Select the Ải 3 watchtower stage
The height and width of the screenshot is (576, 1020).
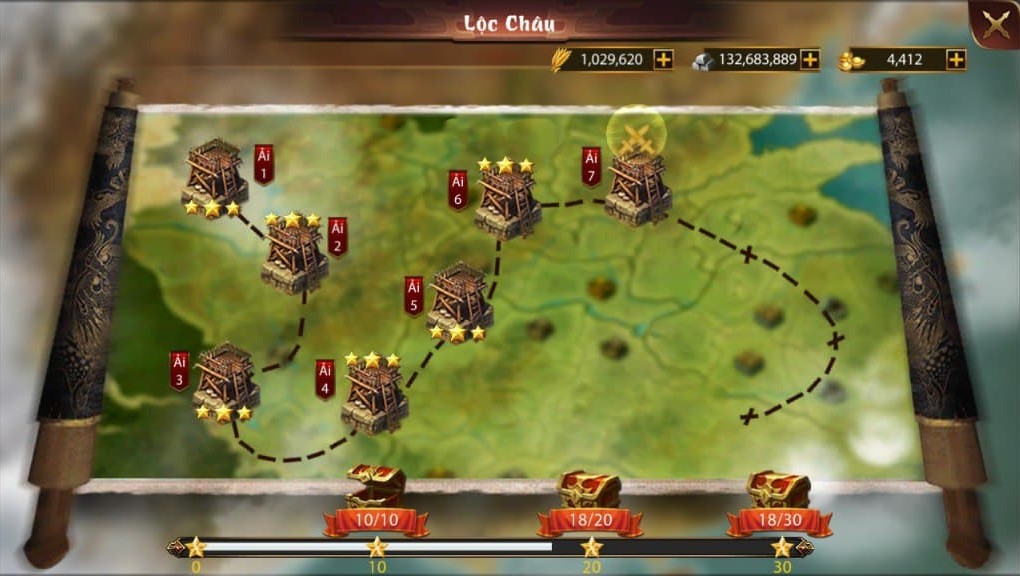coord(225,378)
